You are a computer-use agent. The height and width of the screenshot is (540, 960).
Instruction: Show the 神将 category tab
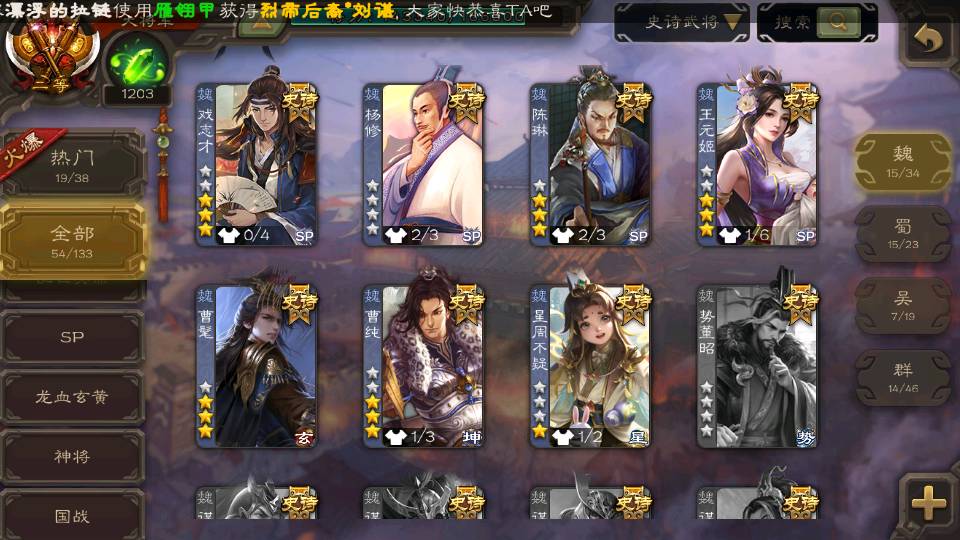72,456
